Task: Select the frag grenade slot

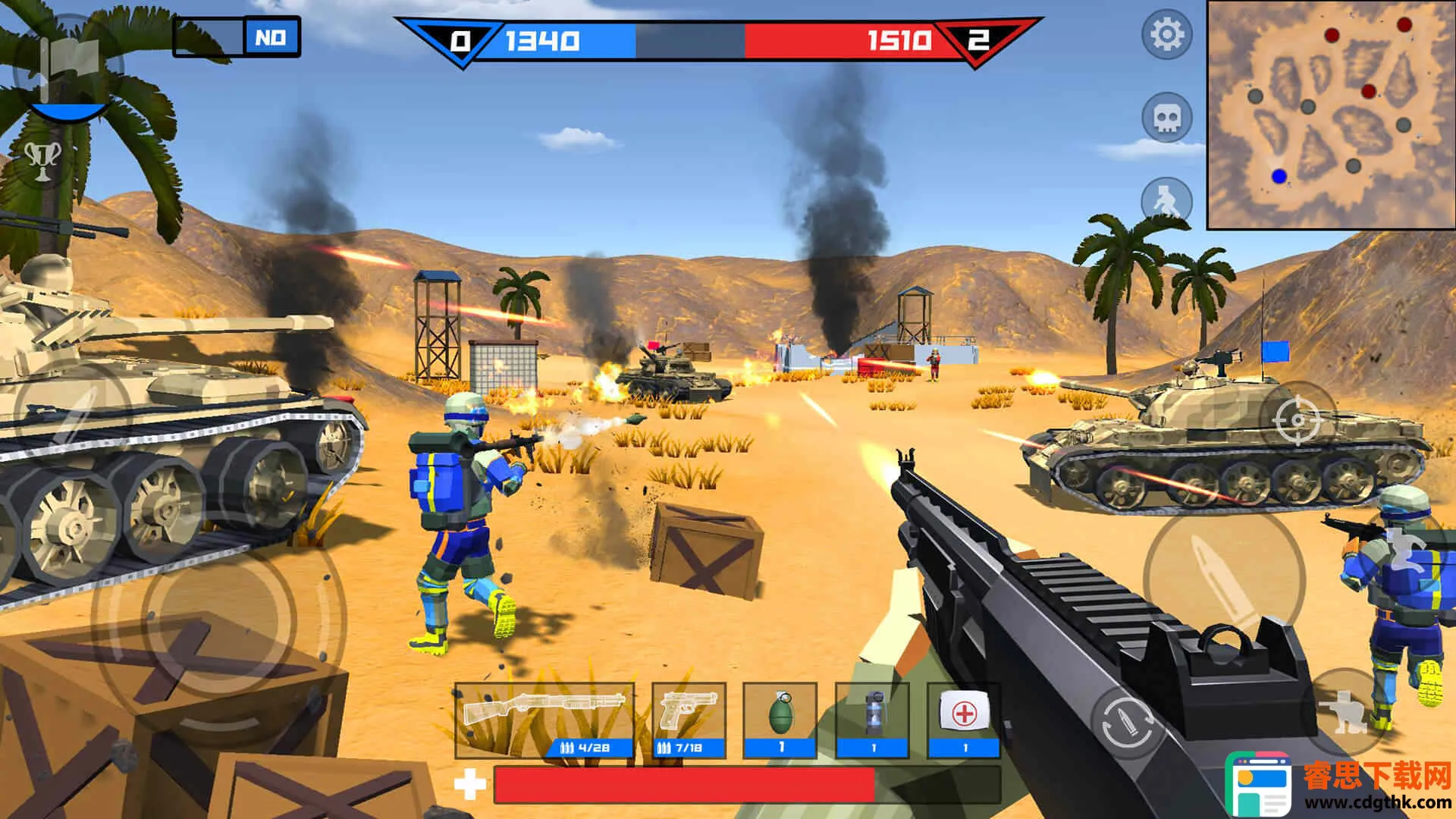Action: [780, 720]
